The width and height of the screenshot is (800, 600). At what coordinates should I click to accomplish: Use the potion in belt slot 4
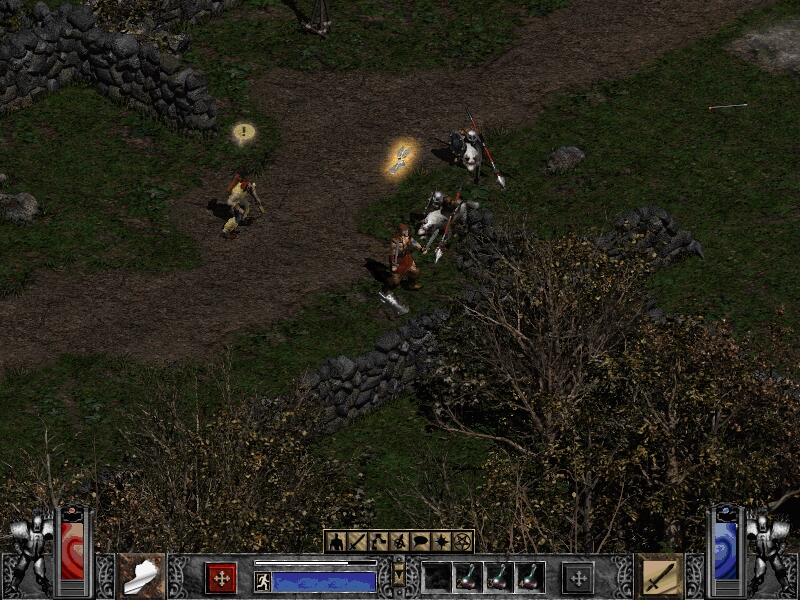point(530,577)
